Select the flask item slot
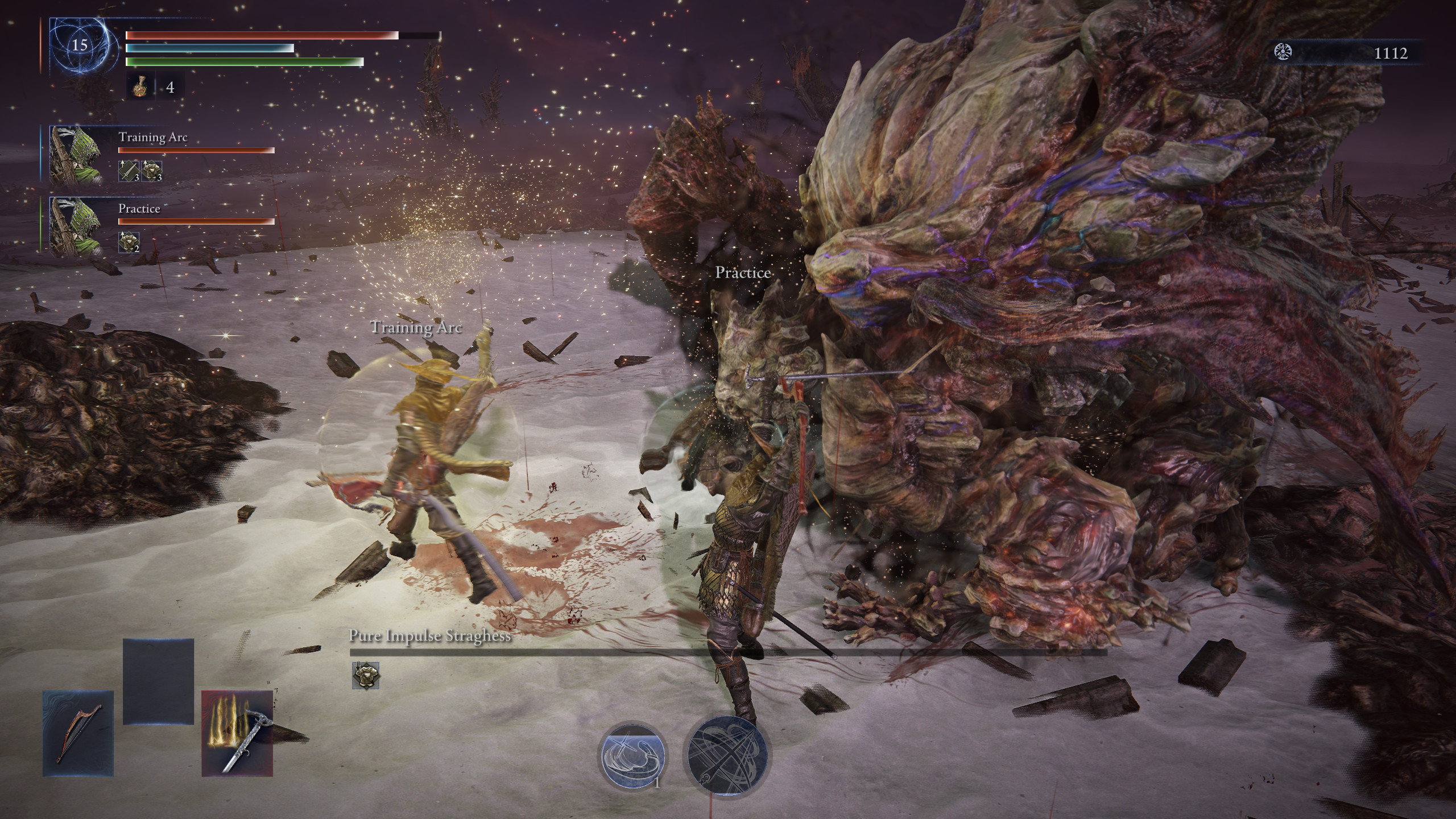 tap(140, 88)
